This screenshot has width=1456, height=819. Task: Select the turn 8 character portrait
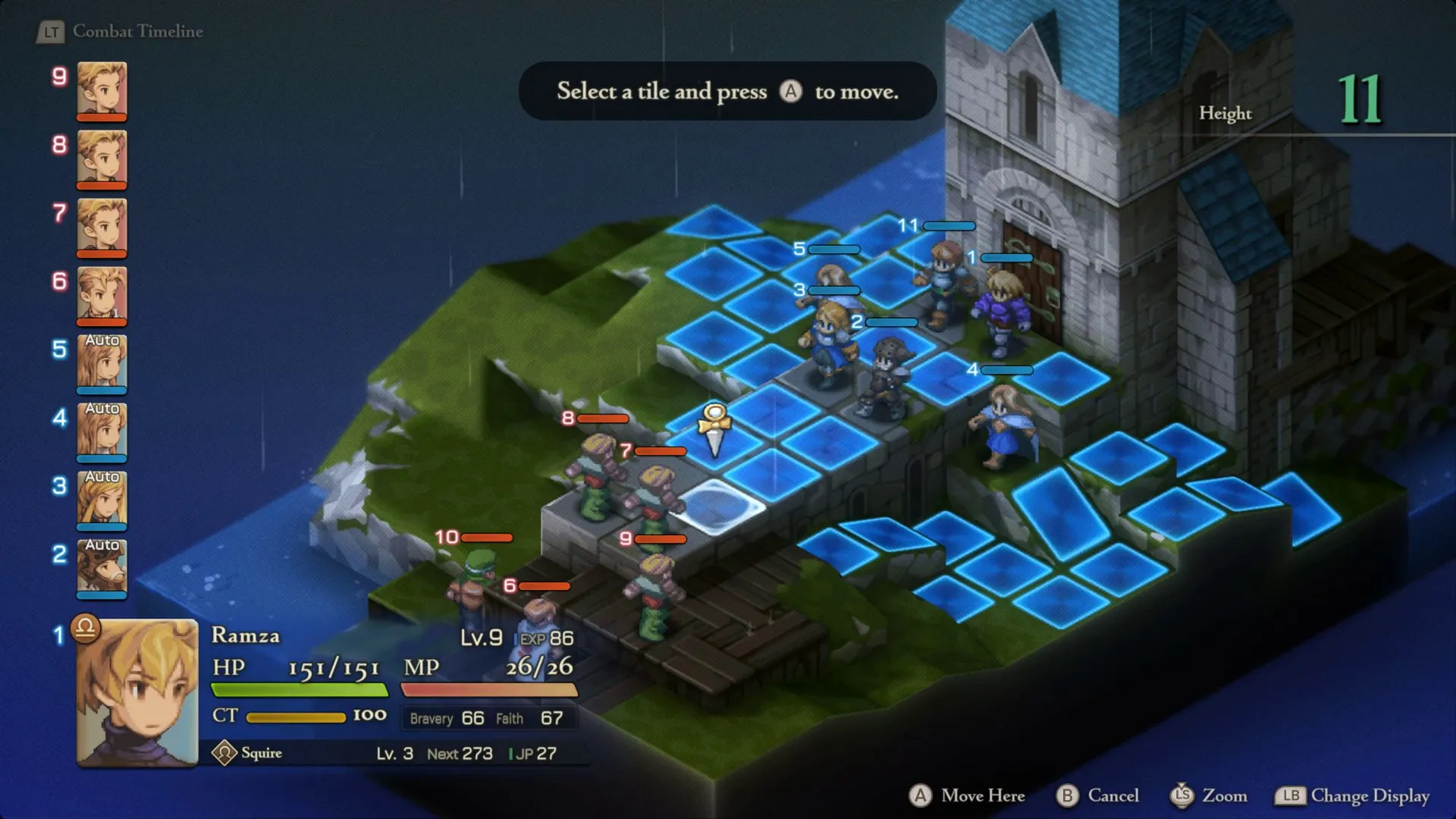pos(101,159)
